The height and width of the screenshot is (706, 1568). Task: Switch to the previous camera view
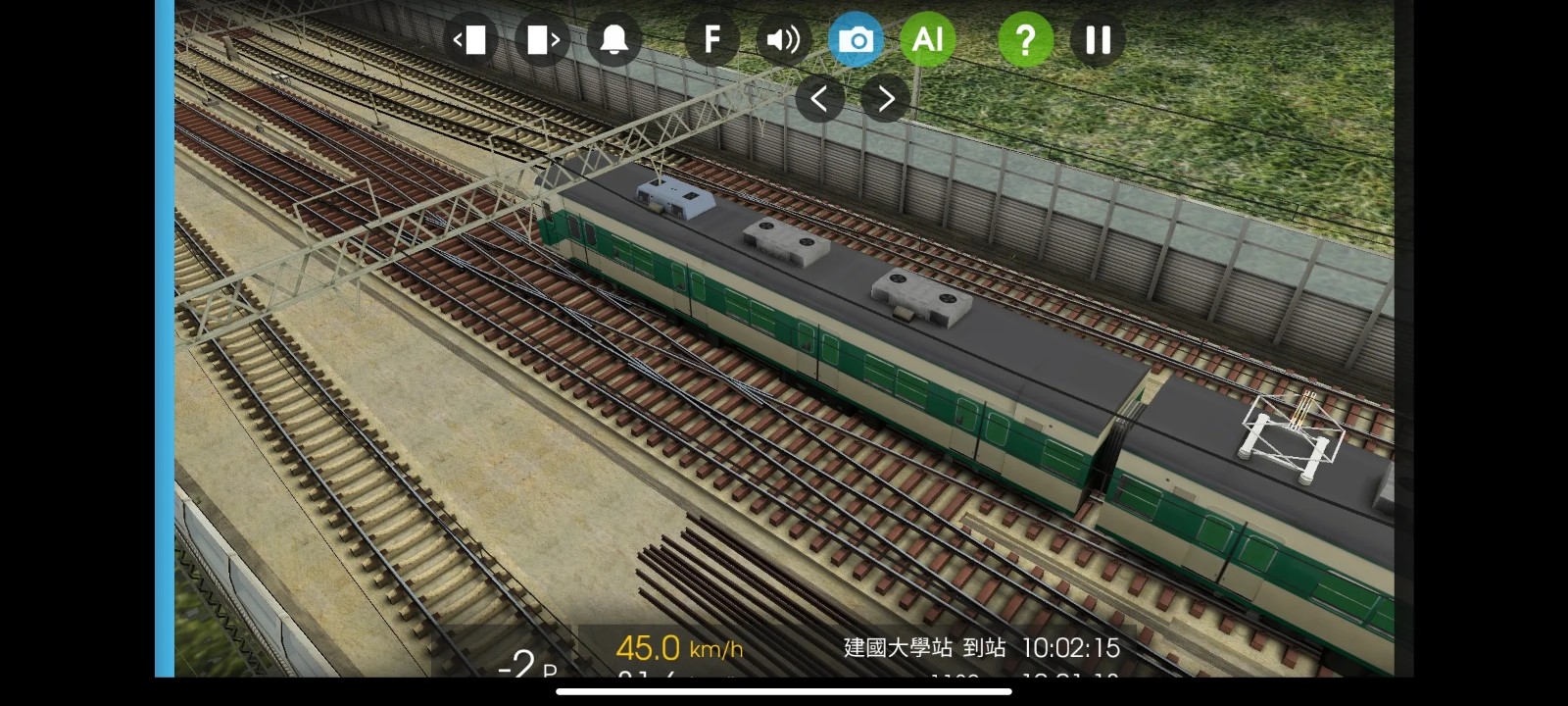[x=819, y=98]
